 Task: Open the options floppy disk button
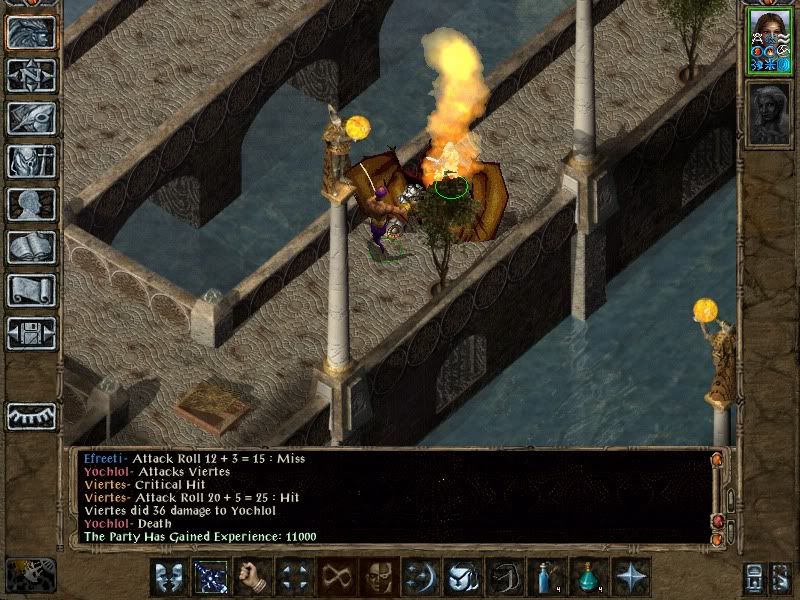[31, 333]
